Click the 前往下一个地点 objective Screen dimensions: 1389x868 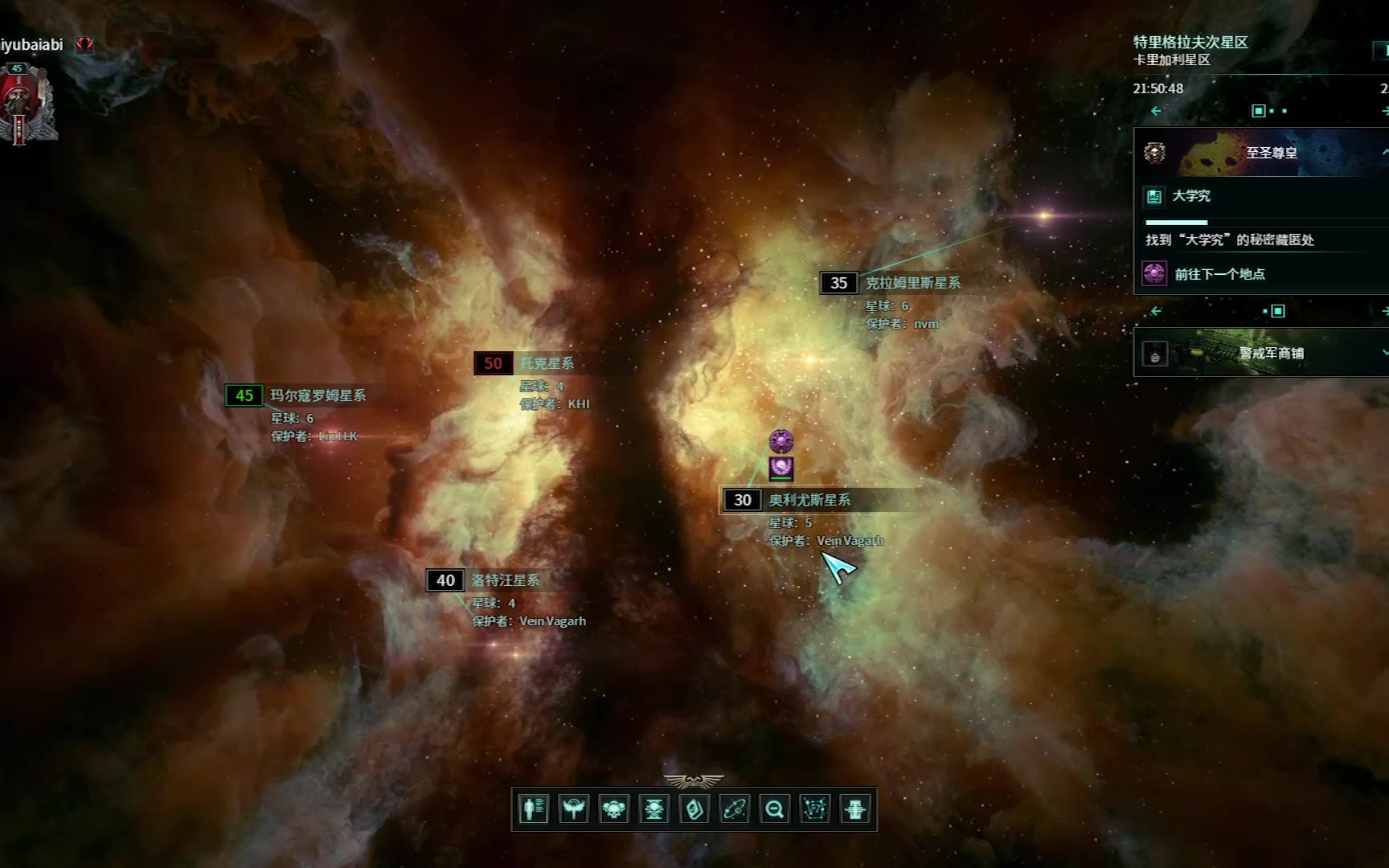coord(1219,274)
